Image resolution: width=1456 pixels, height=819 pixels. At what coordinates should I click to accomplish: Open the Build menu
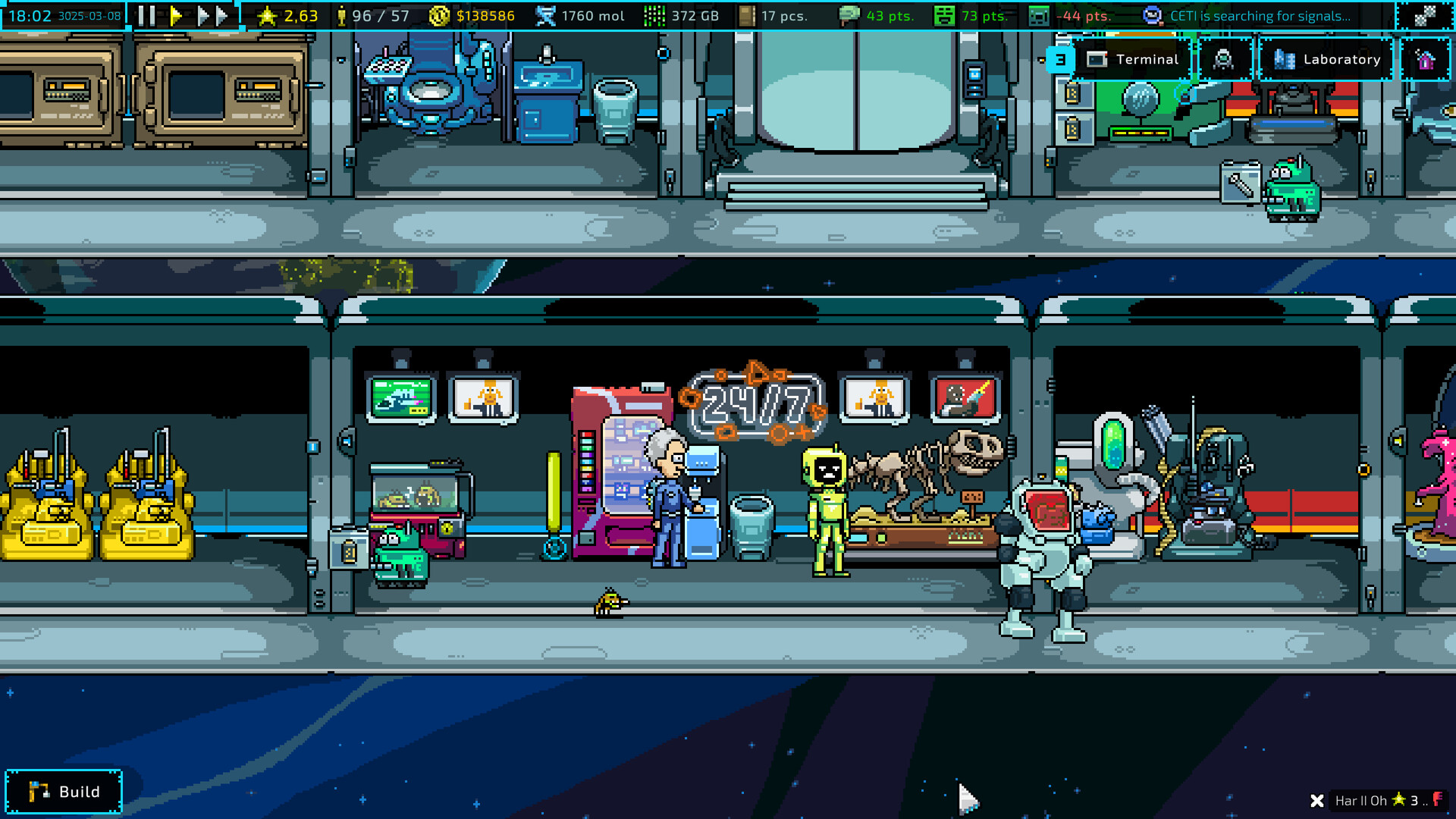point(64,792)
